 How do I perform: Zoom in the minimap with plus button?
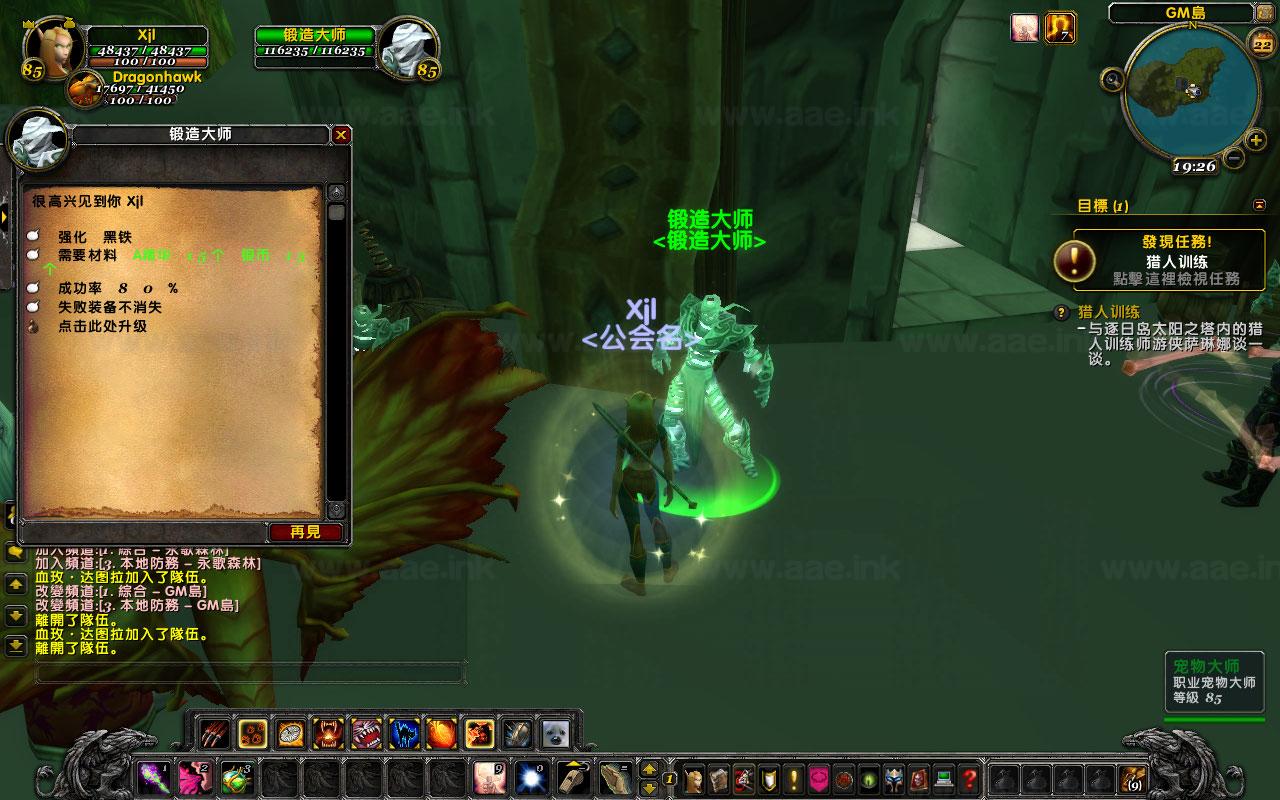(1255, 140)
